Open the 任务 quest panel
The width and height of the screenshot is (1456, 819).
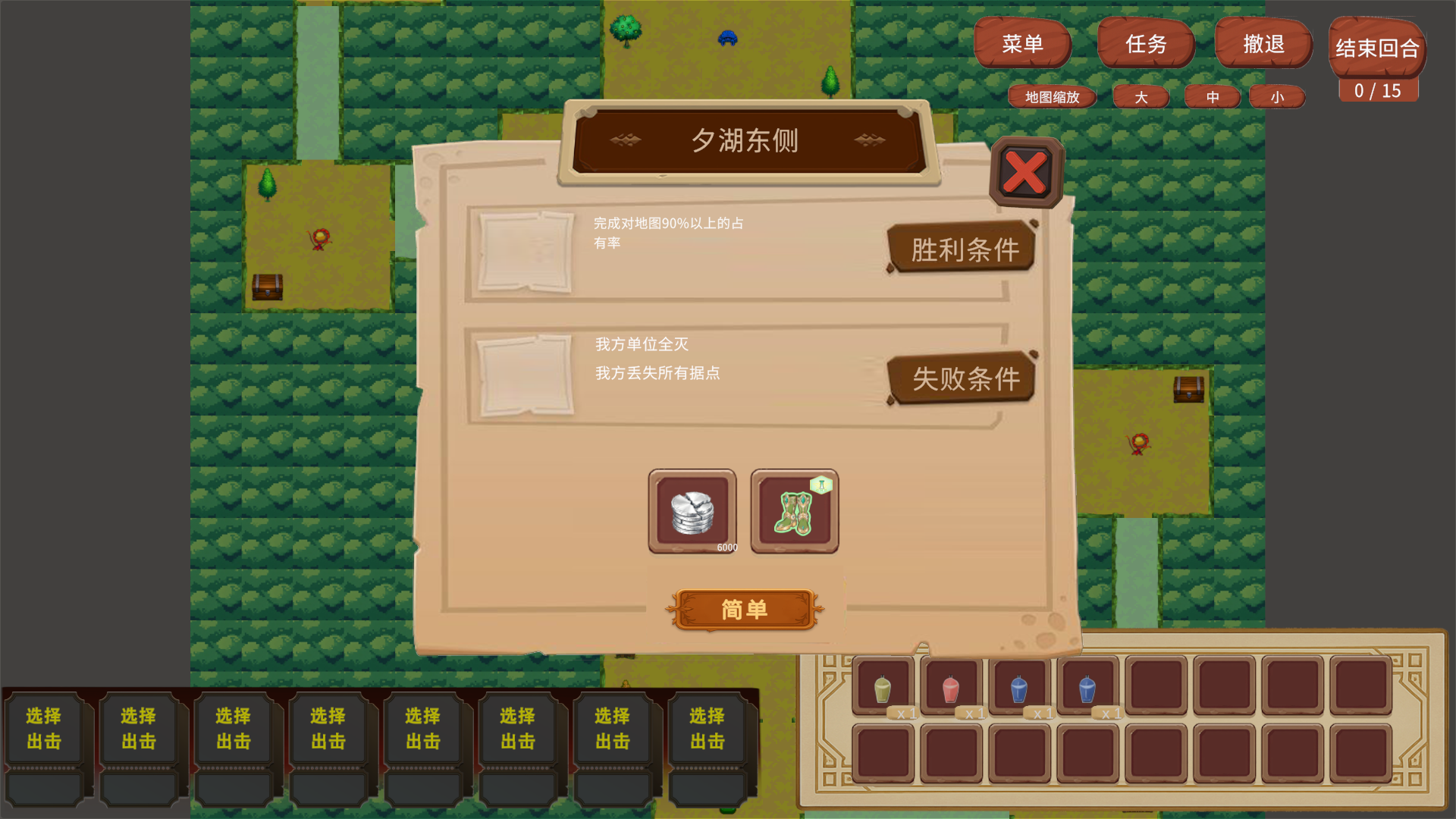(x=1146, y=44)
